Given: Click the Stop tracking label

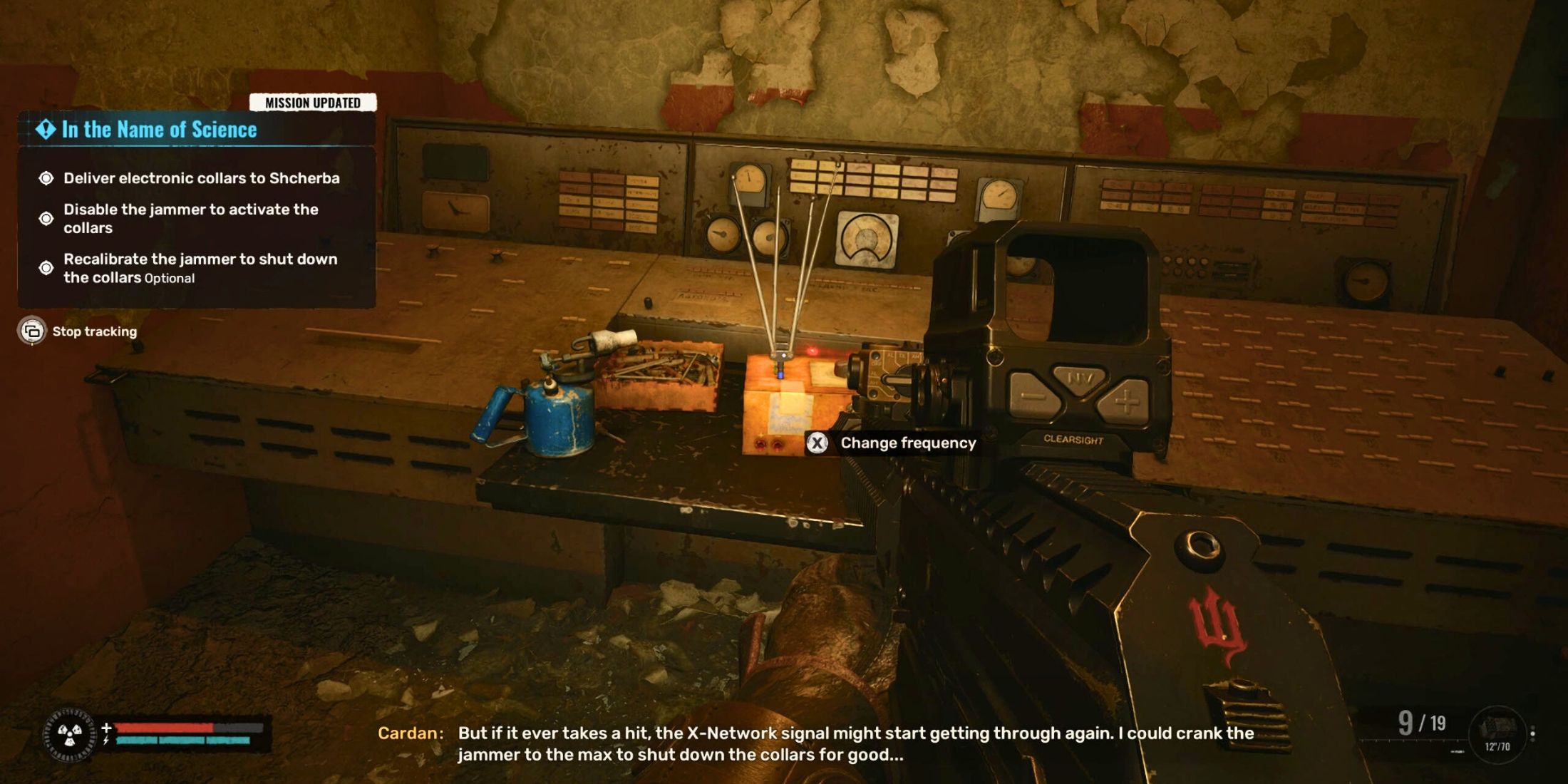Looking at the screenshot, I should coord(93,331).
